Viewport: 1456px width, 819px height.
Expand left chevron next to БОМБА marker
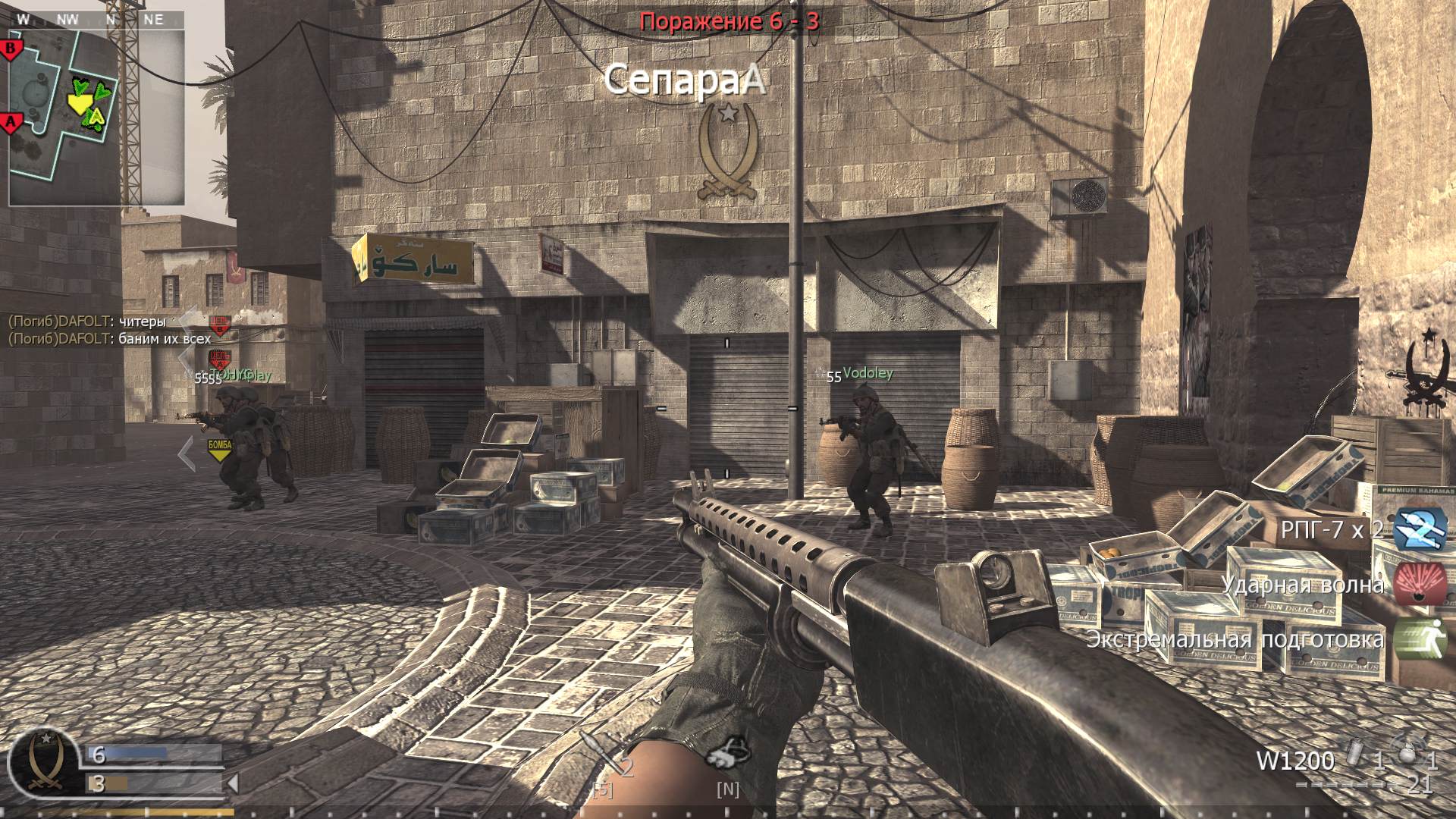point(186,453)
